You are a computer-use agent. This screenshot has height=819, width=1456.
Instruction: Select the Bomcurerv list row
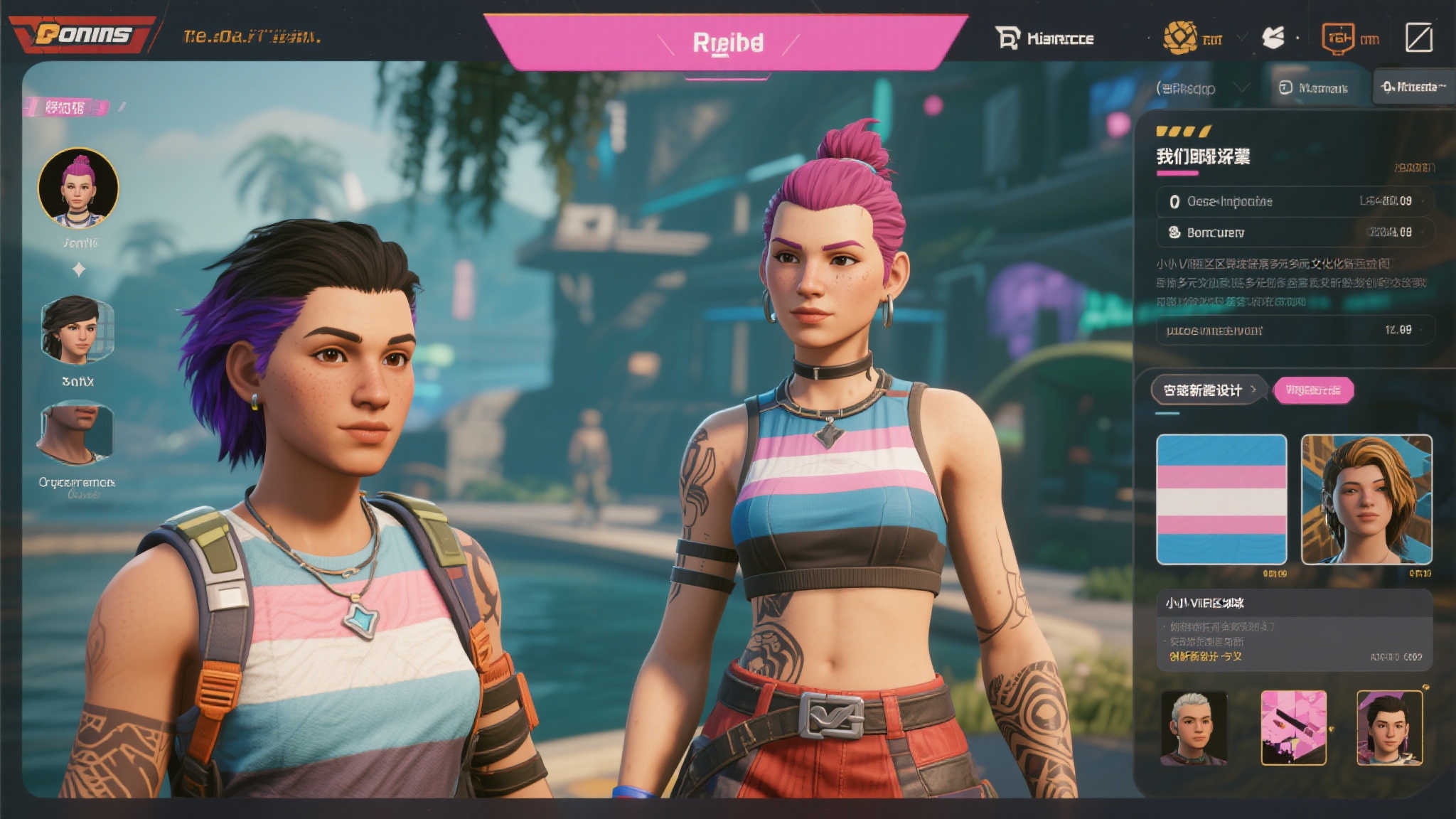pyautogui.click(x=1294, y=232)
